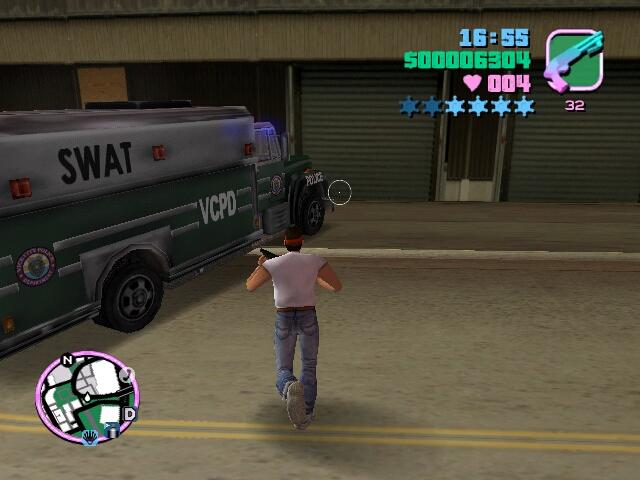Select the phone blip on the radar edge
Viewport: 640px width, 480px height.
[x=127, y=375]
